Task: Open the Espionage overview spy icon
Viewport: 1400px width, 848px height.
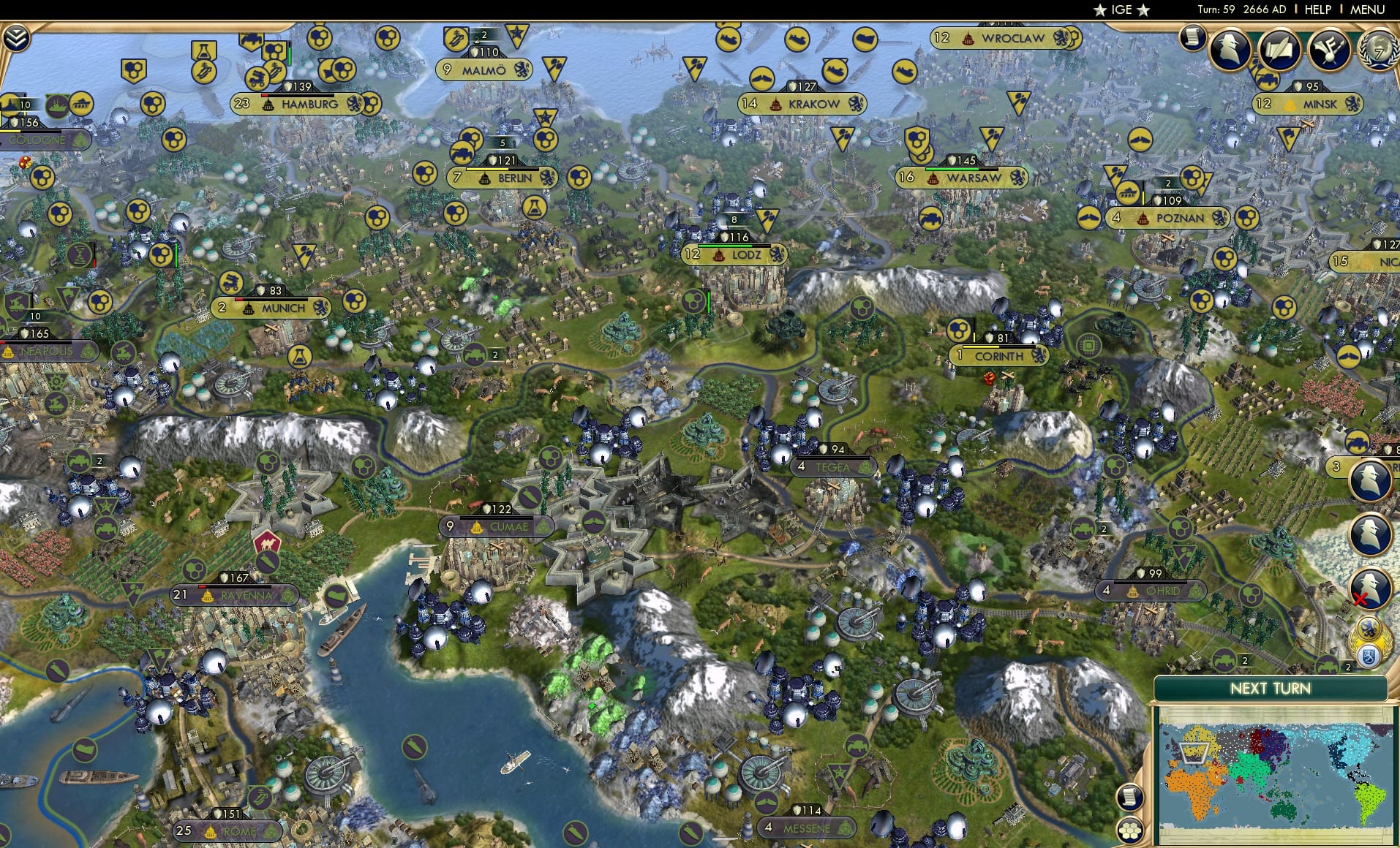Action: (1230, 48)
